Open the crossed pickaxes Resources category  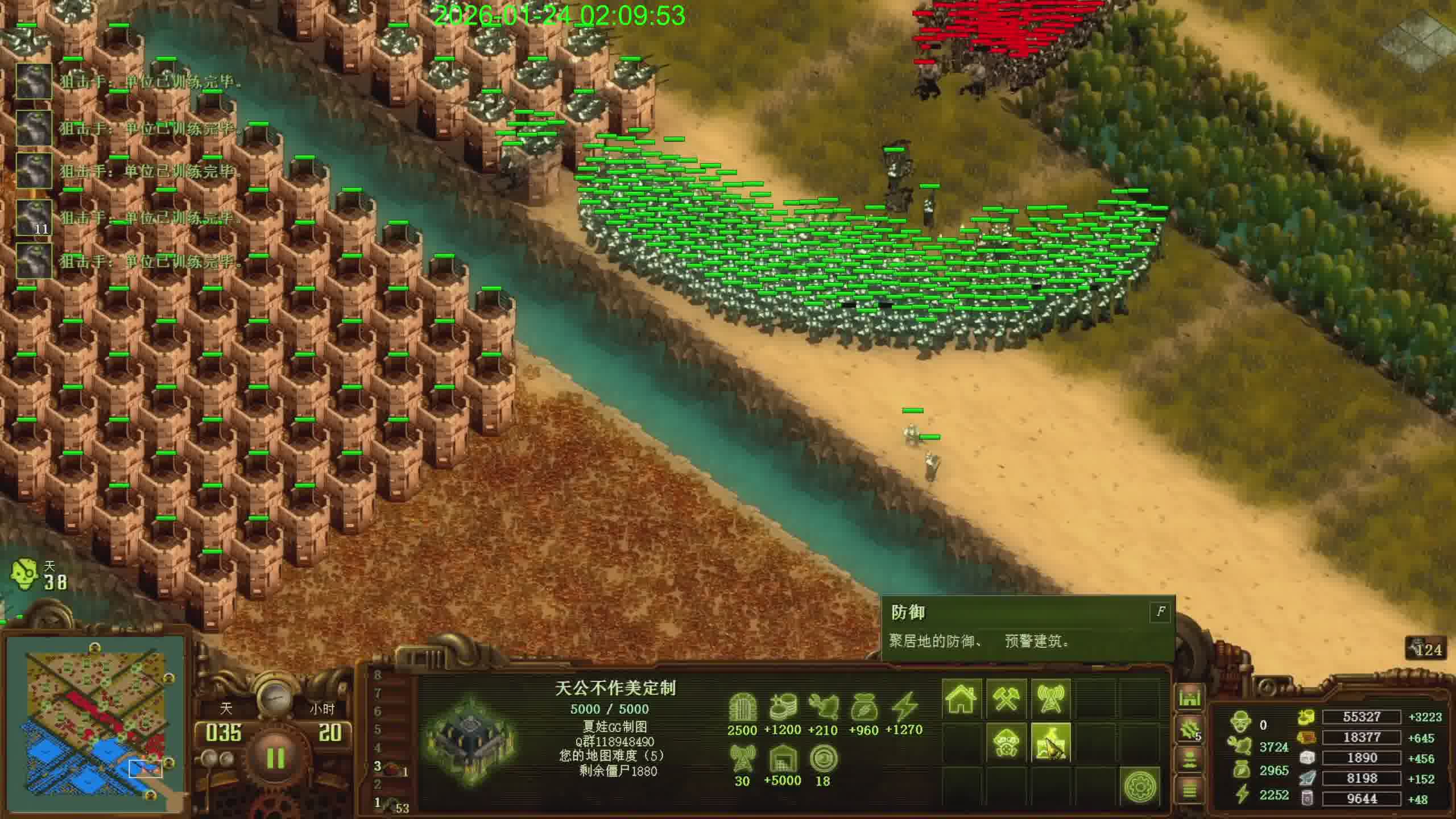pyautogui.click(x=1006, y=698)
